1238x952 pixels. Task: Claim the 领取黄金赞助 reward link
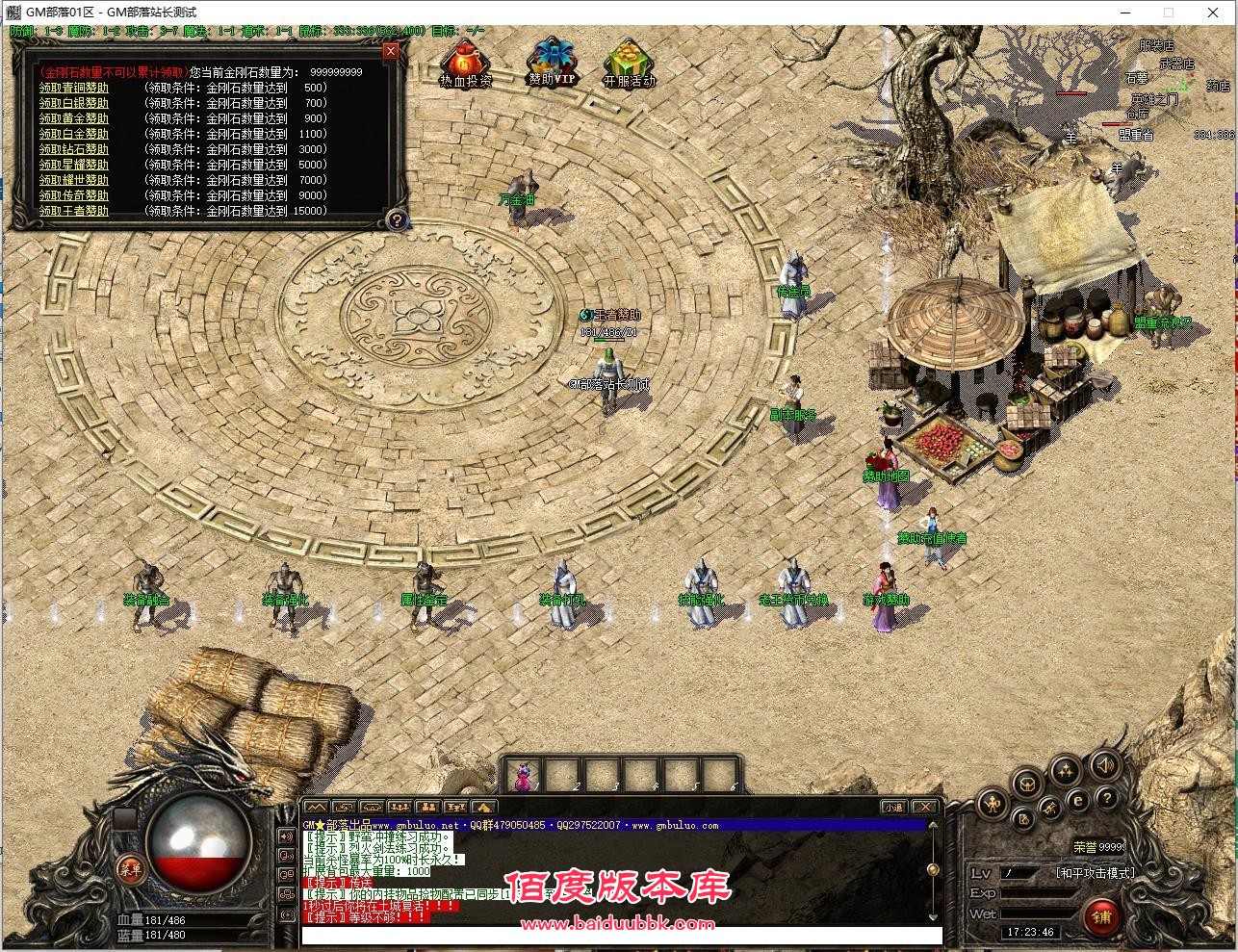coord(74,118)
